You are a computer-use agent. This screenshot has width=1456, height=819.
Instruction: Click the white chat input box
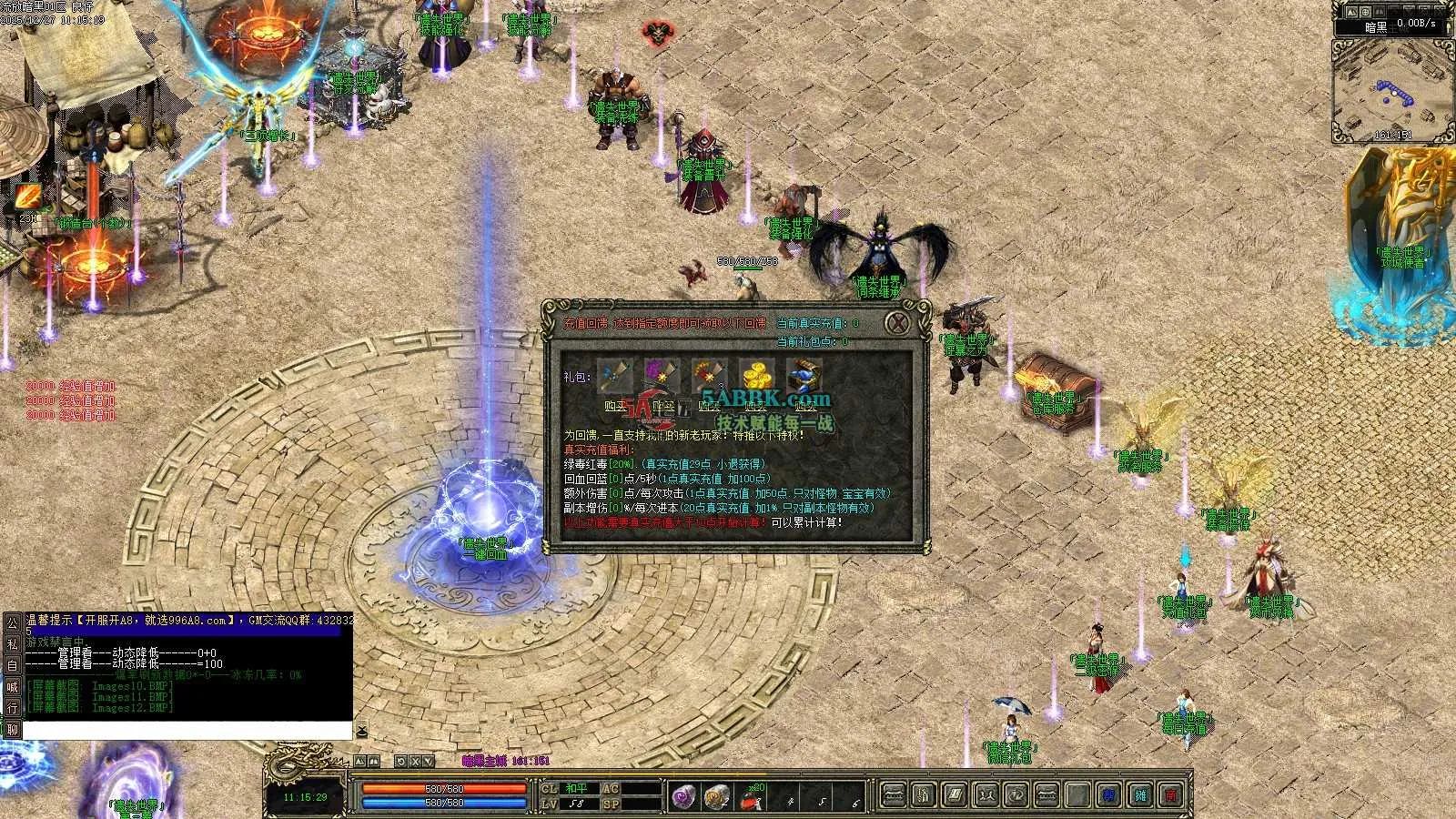pos(187,730)
